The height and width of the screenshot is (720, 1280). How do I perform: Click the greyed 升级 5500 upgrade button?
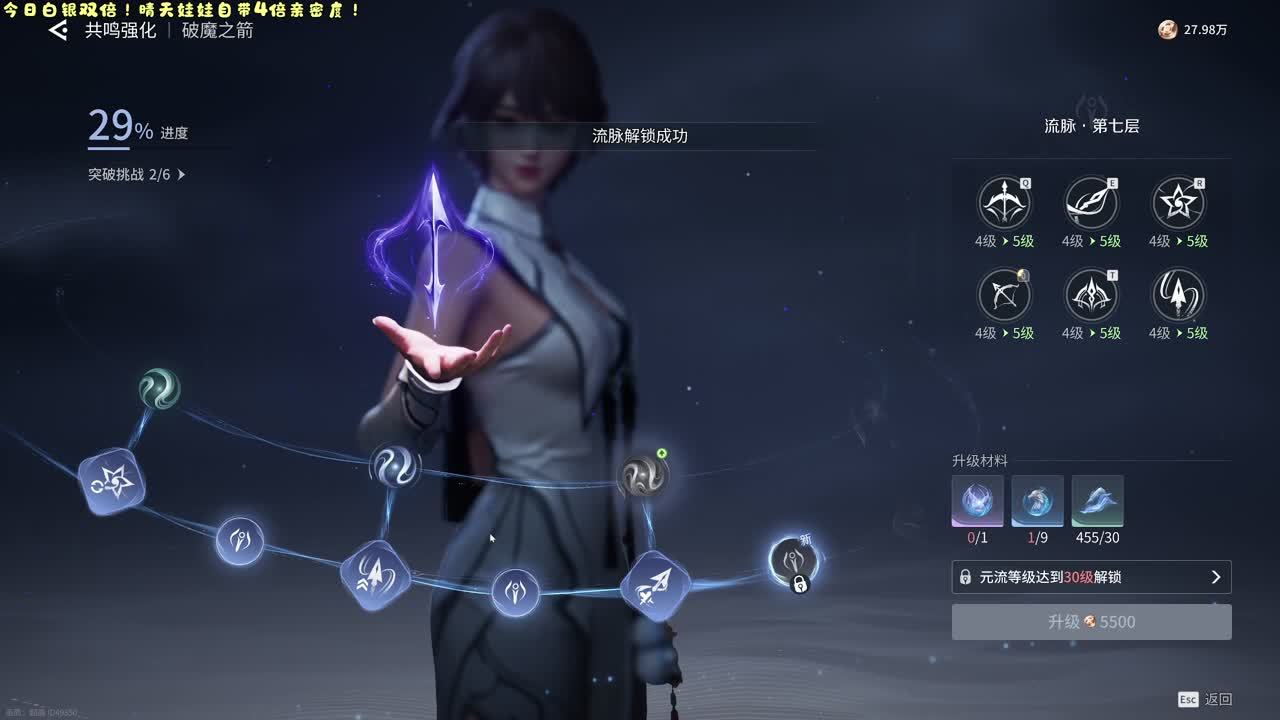[1091, 622]
